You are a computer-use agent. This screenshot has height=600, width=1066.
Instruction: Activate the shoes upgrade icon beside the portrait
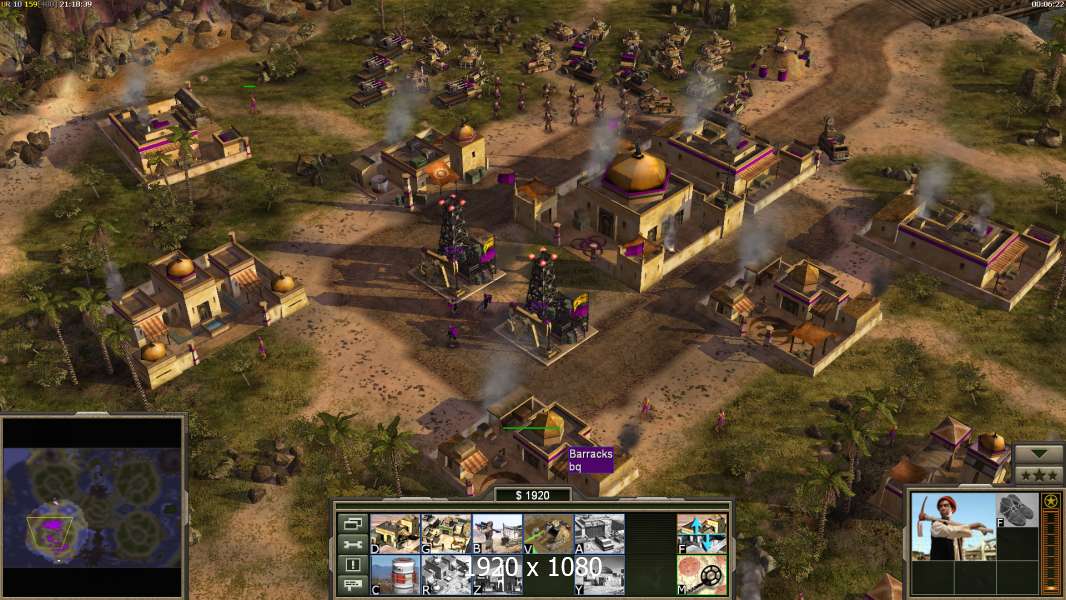tap(1017, 509)
